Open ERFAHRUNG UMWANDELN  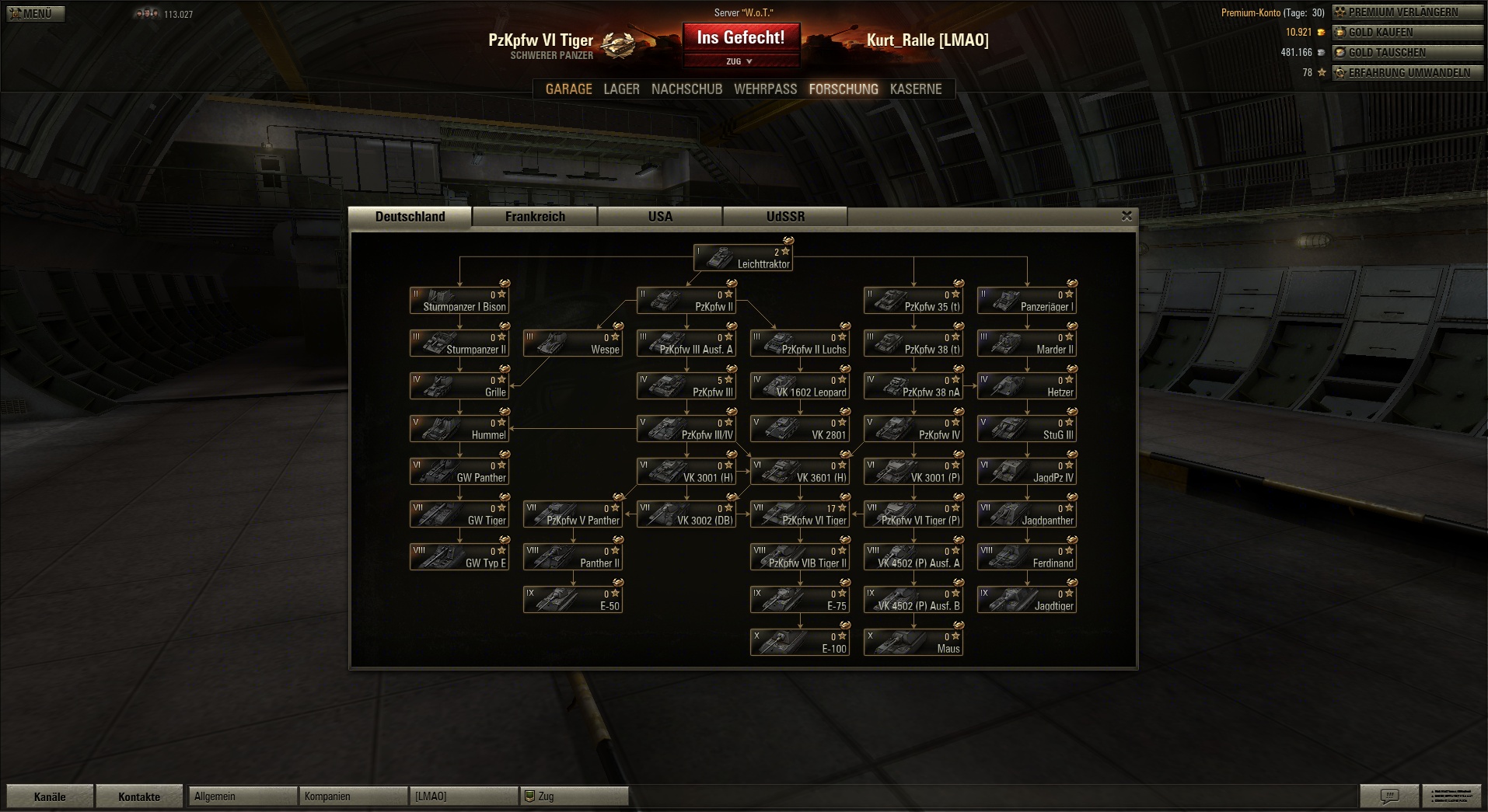click(x=1408, y=73)
